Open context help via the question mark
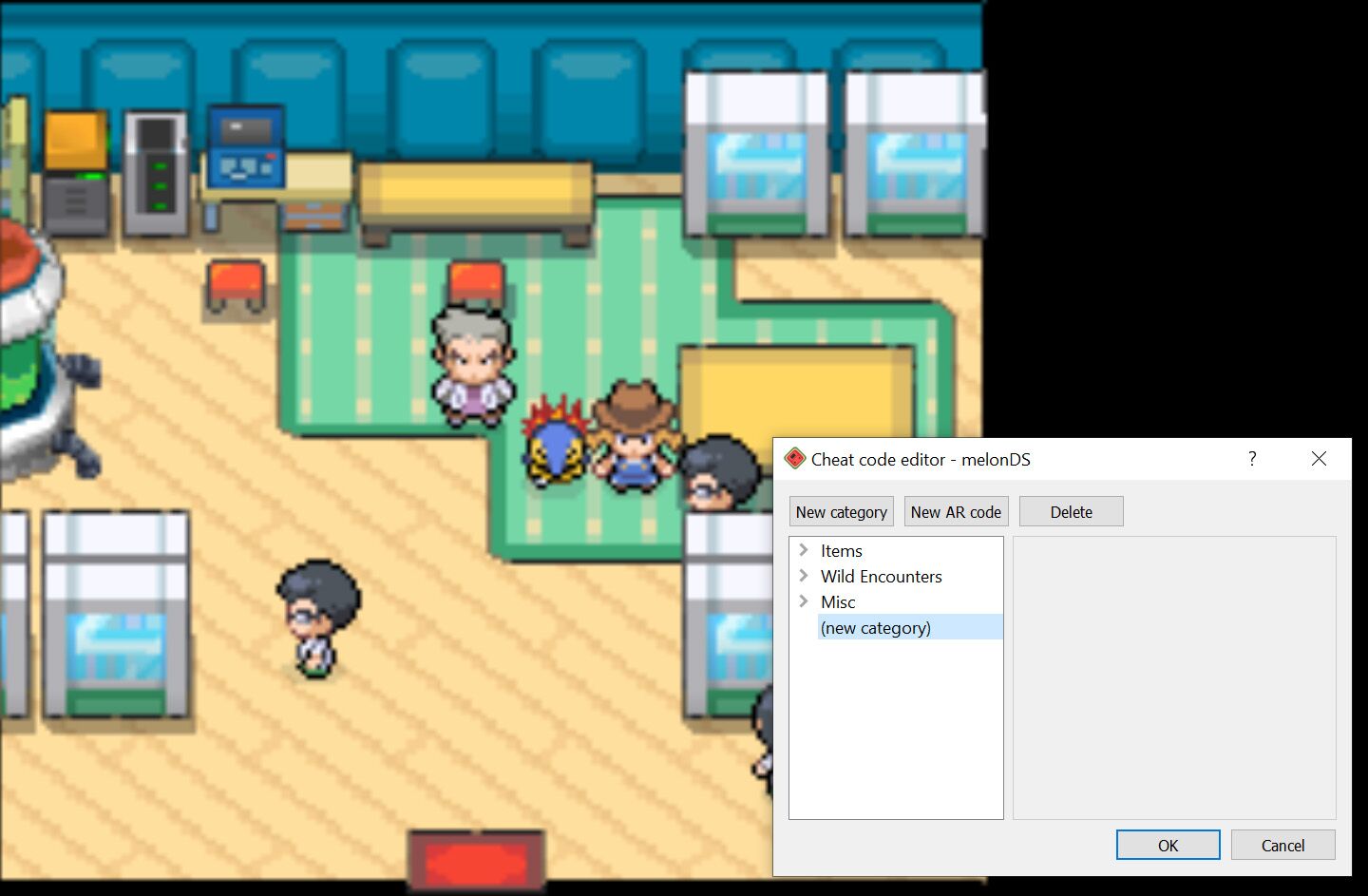The width and height of the screenshot is (1368, 896). point(1251,459)
